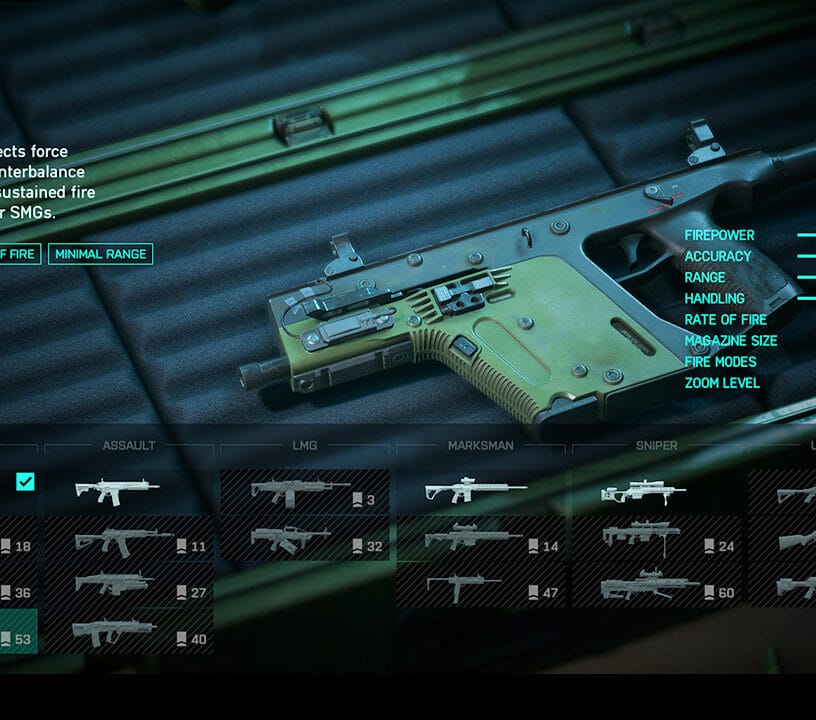Pick the unlocked Marksman rifle tile

(482, 491)
